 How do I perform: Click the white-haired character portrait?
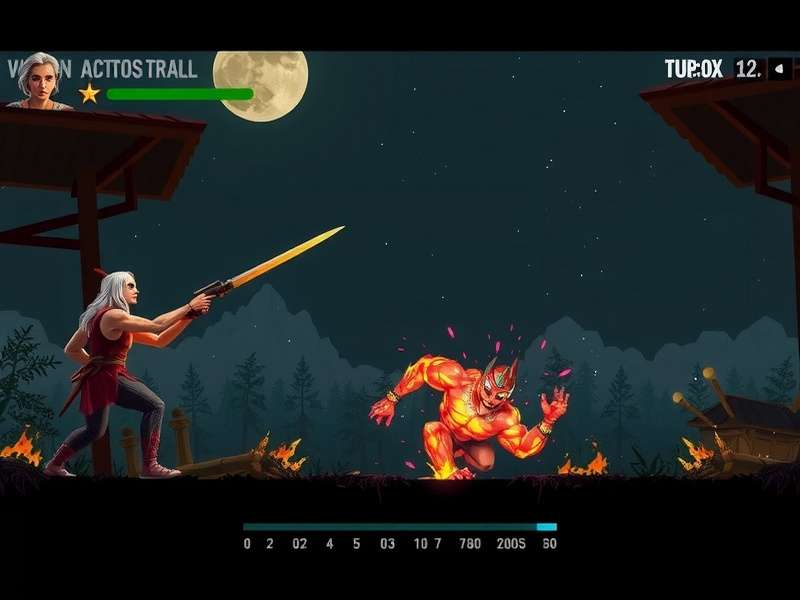click(39, 79)
